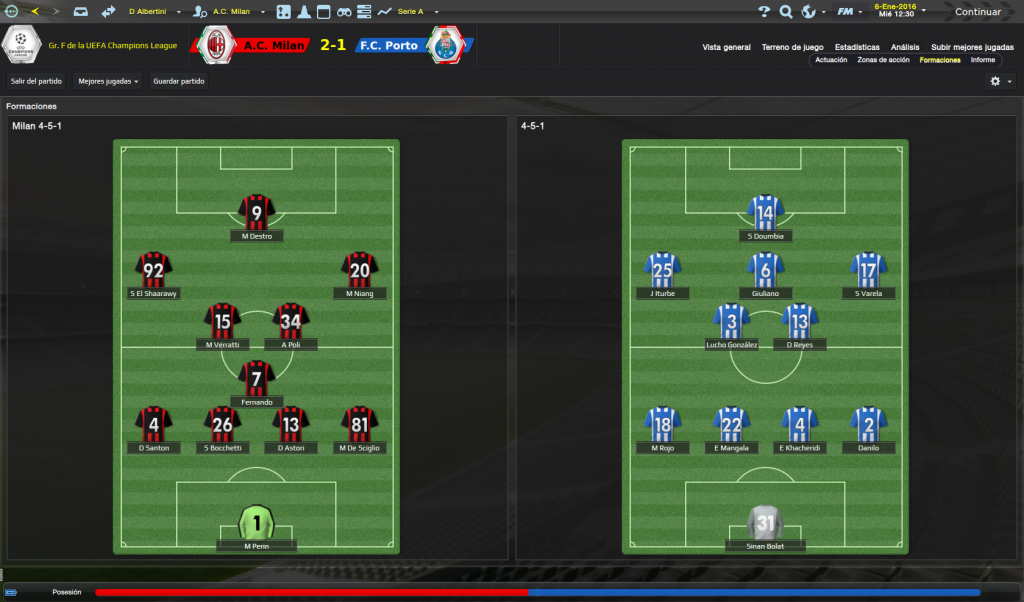Exit via Salir del partido
The height and width of the screenshot is (602, 1024).
pyautogui.click(x=36, y=81)
